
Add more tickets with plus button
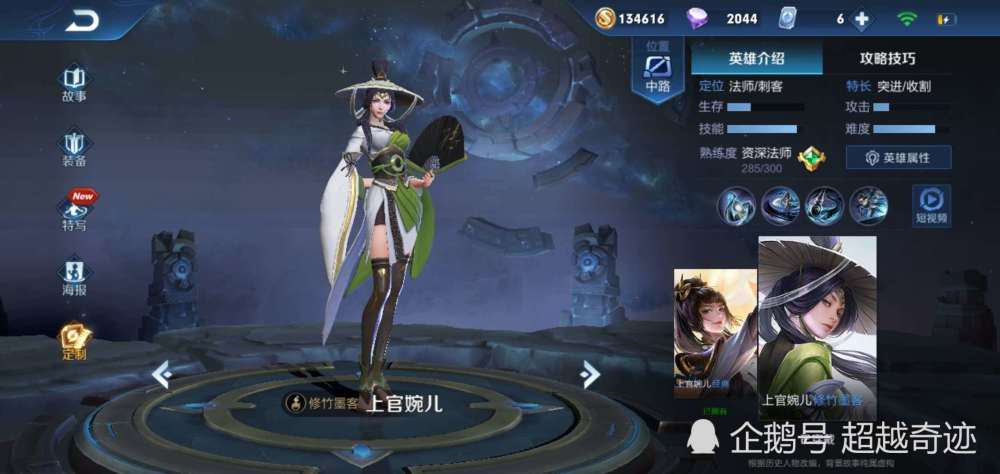click(x=859, y=19)
